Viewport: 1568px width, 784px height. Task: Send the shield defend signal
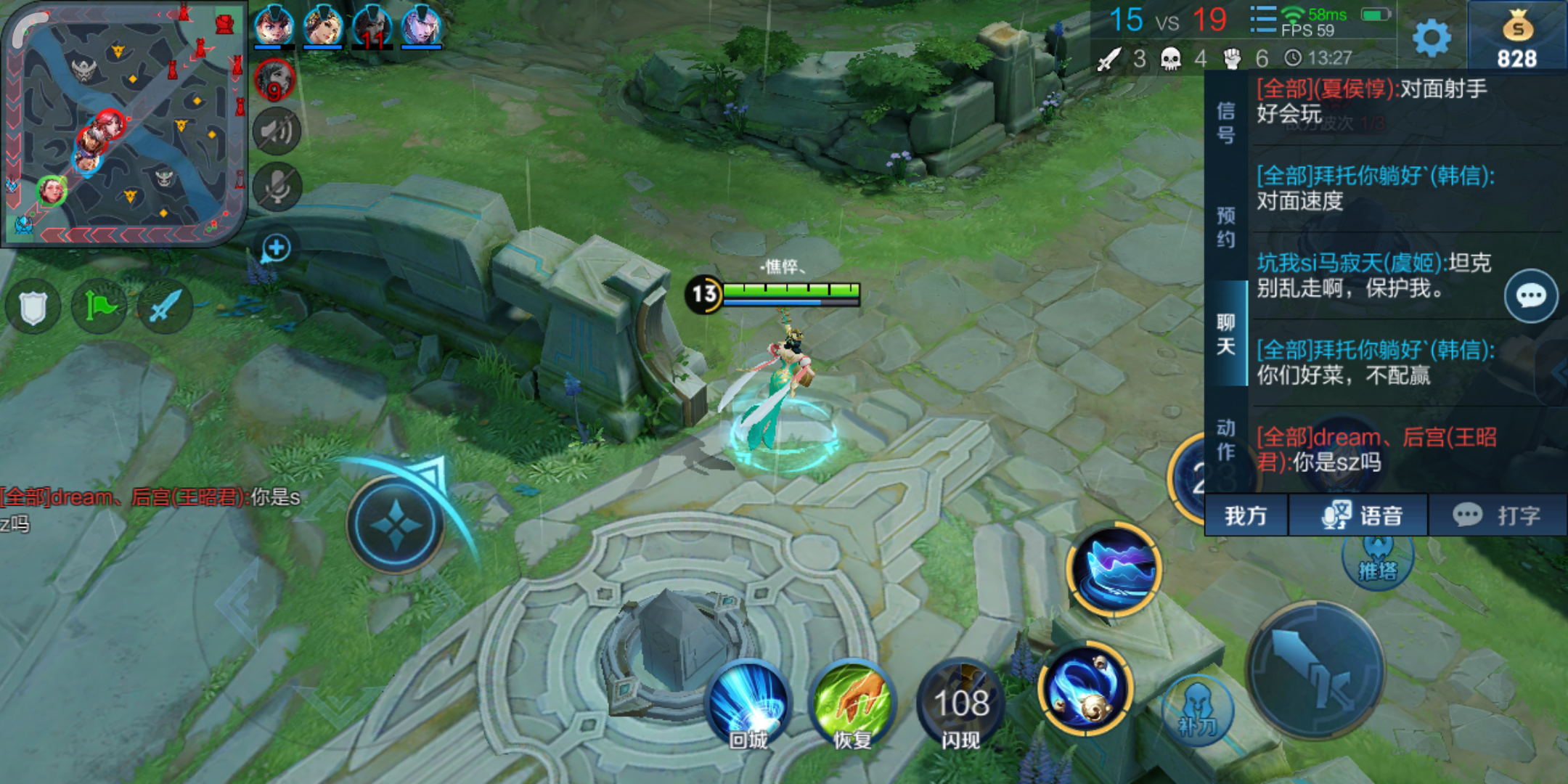coord(33,308)
